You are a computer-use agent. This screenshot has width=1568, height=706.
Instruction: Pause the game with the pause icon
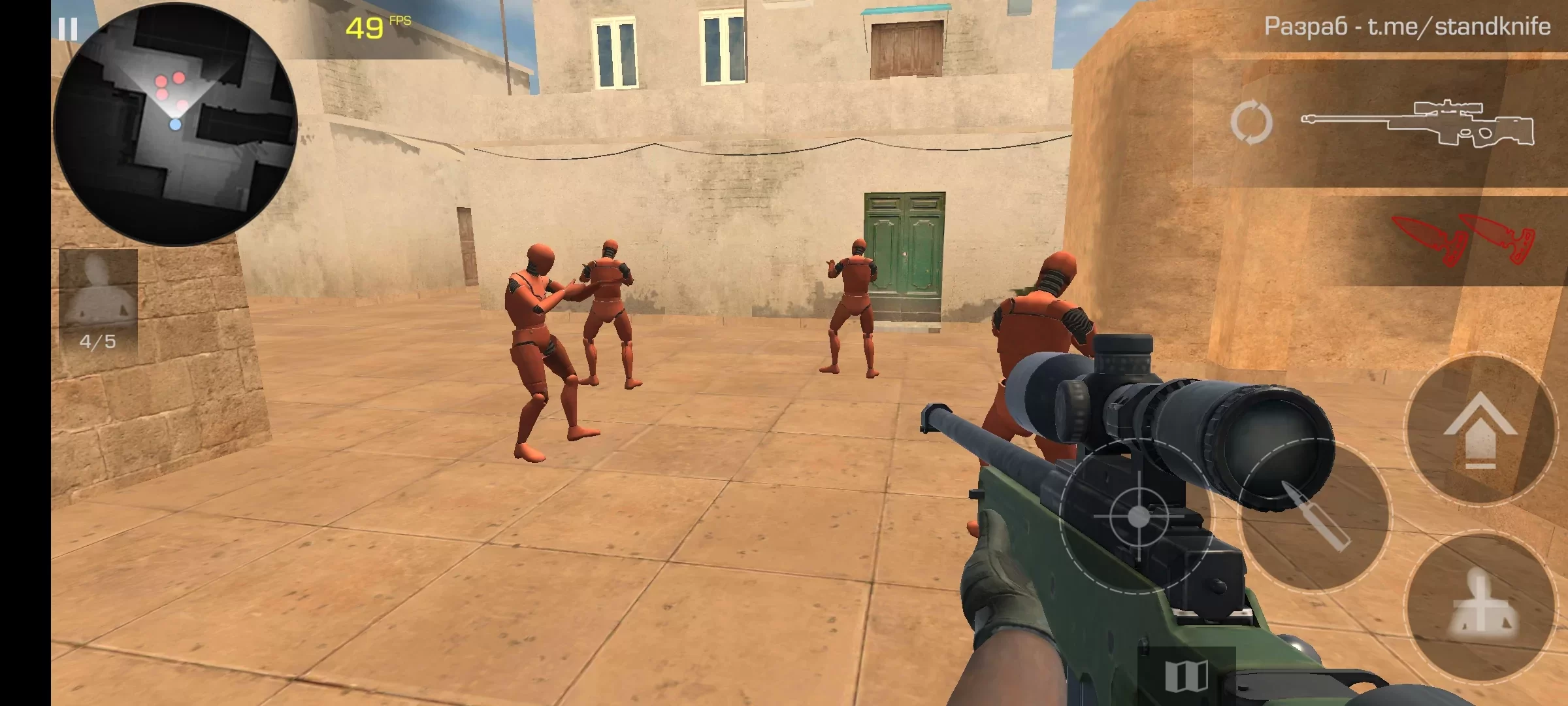click(69, 29)
